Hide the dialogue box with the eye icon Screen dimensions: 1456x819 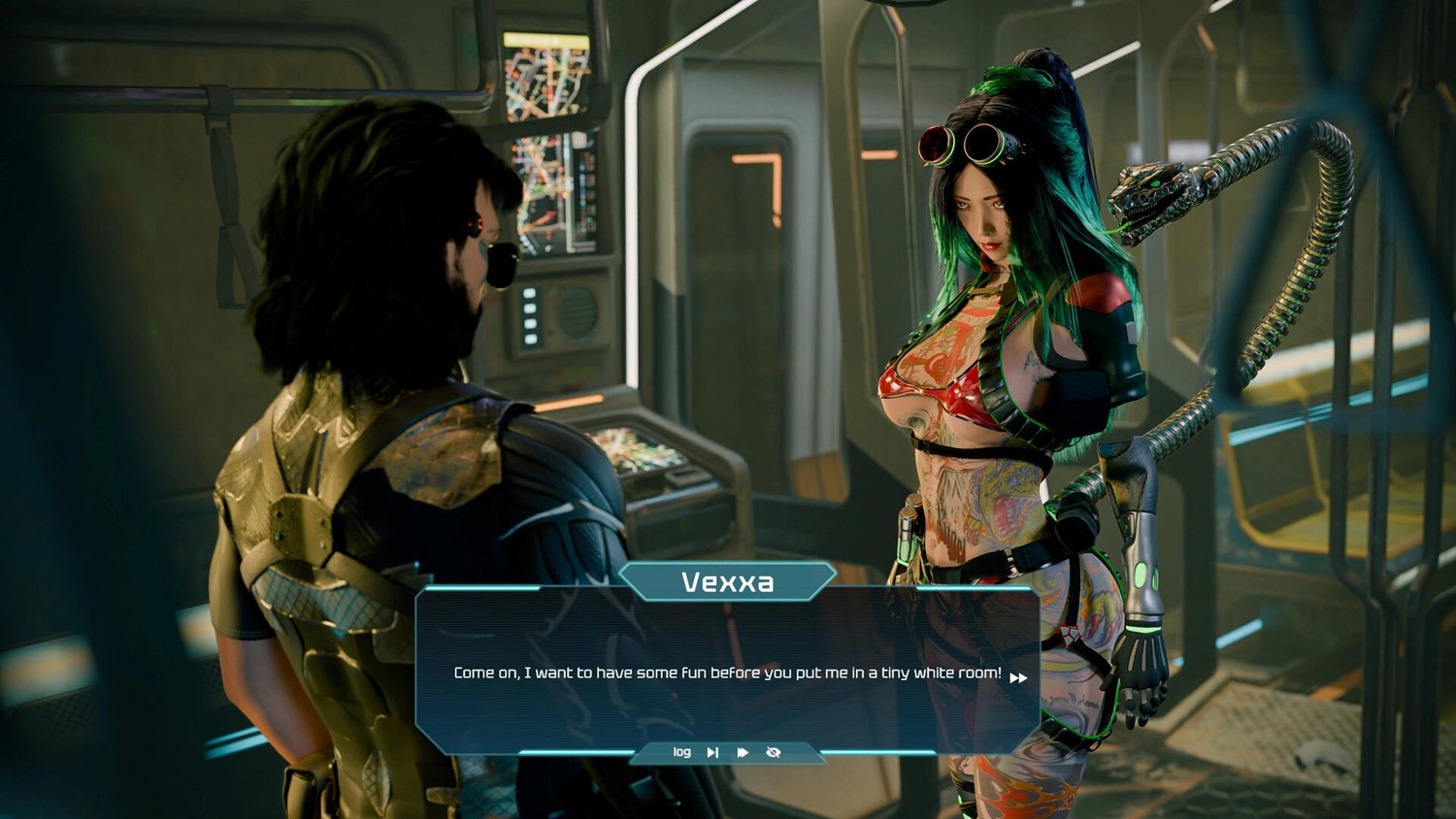[x=774, y=752]
